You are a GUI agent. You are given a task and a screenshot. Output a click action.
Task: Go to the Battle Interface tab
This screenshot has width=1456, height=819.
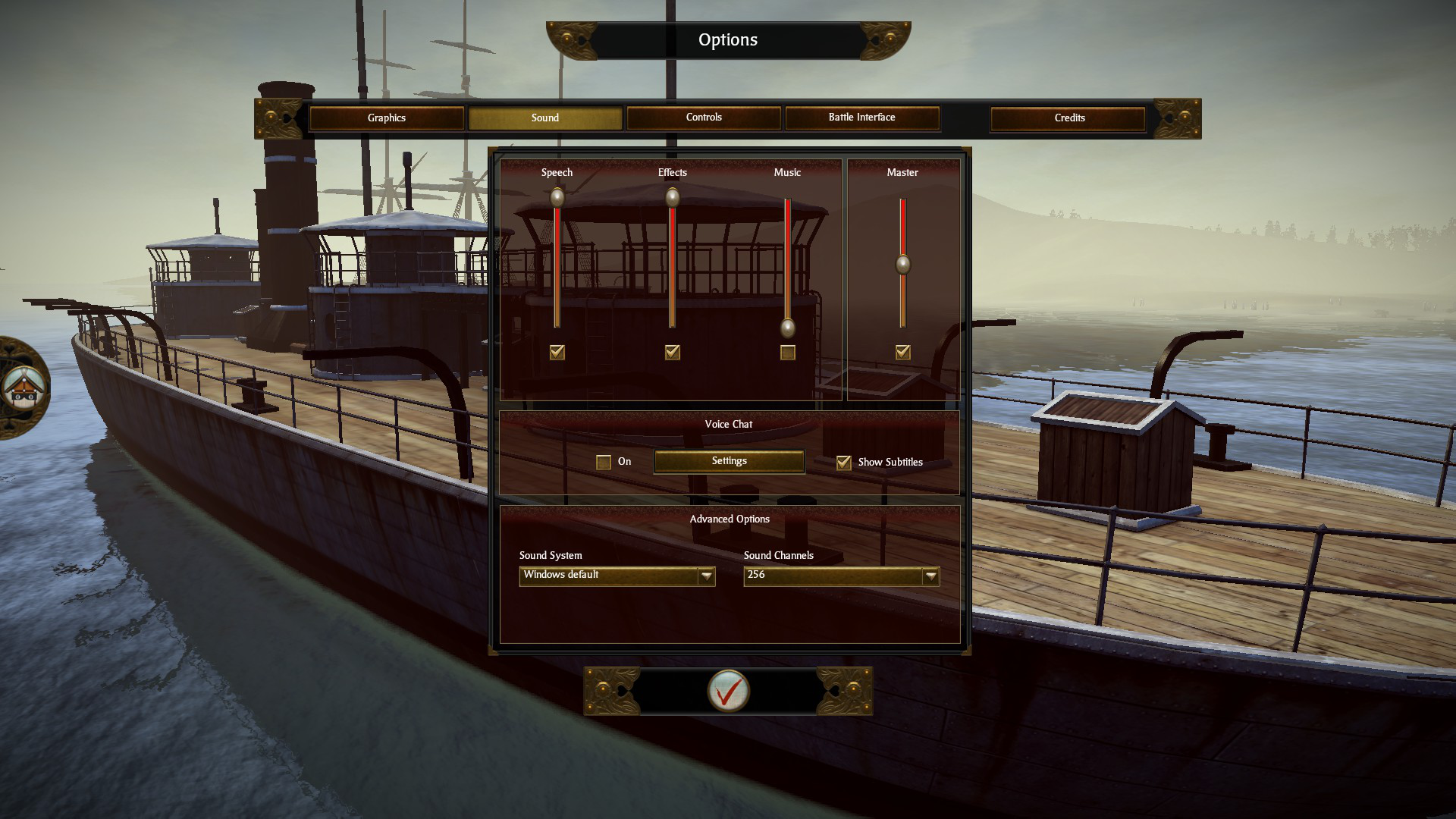point(861,118)
